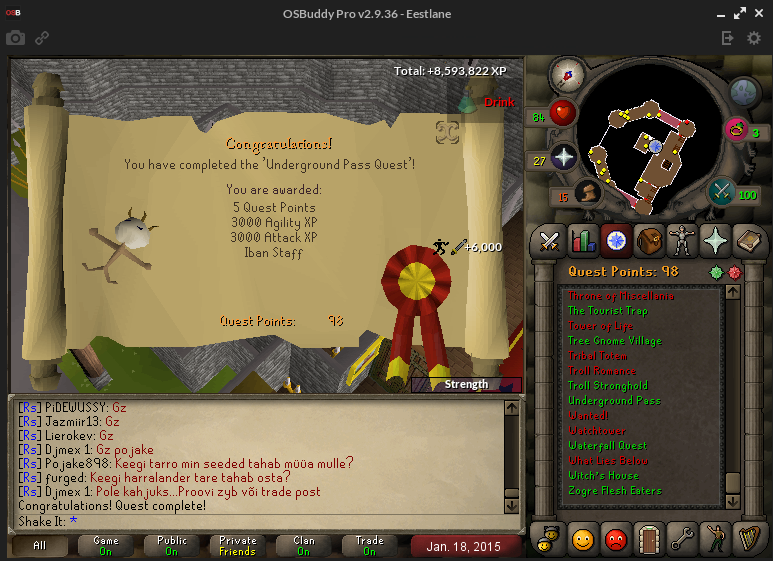The width and height of the screenshot is (773, 561).
Task: Select Waterfall Quest in the quest list
Action: (607, 445)
